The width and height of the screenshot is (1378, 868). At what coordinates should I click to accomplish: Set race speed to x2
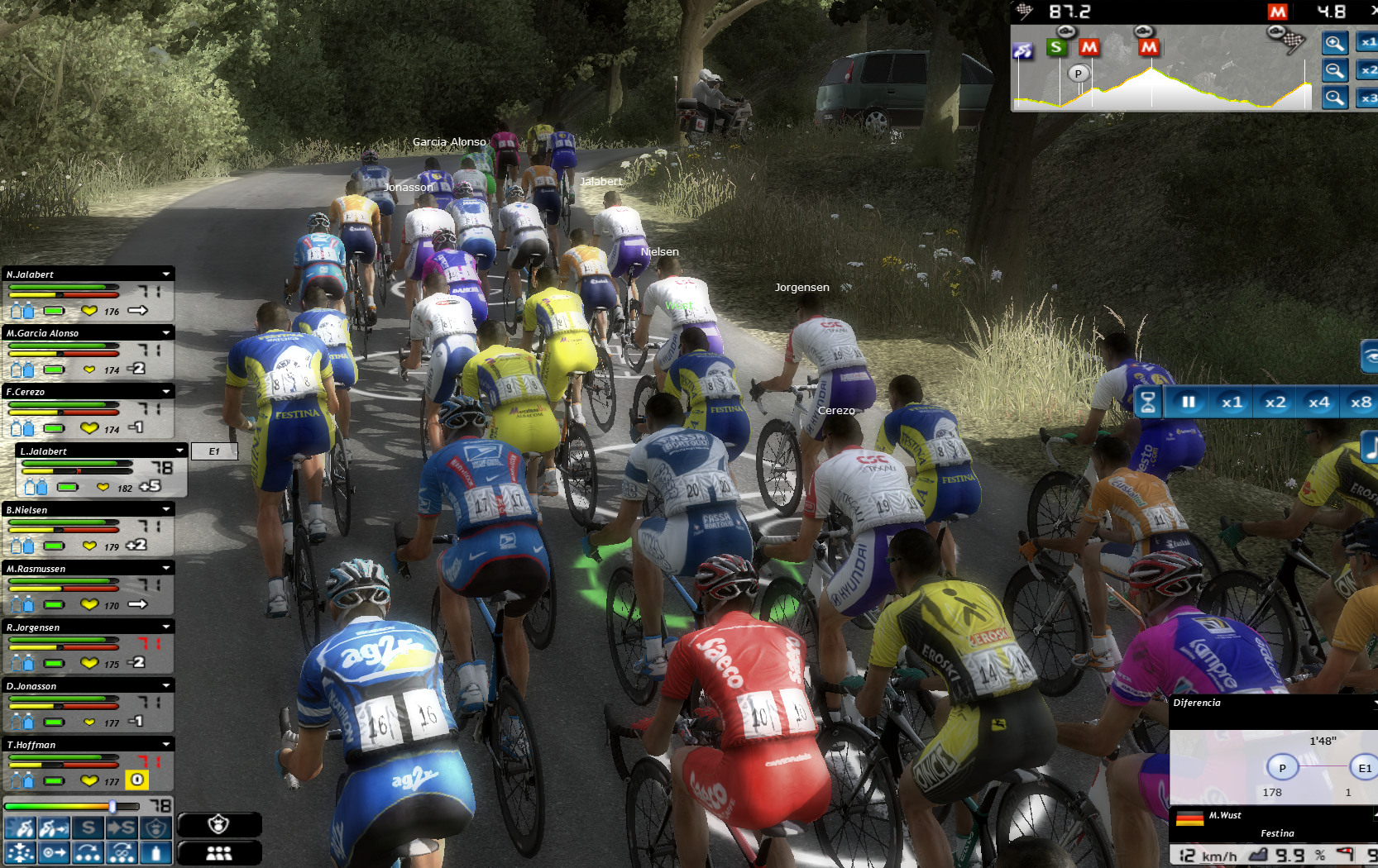click(1275, 403)
